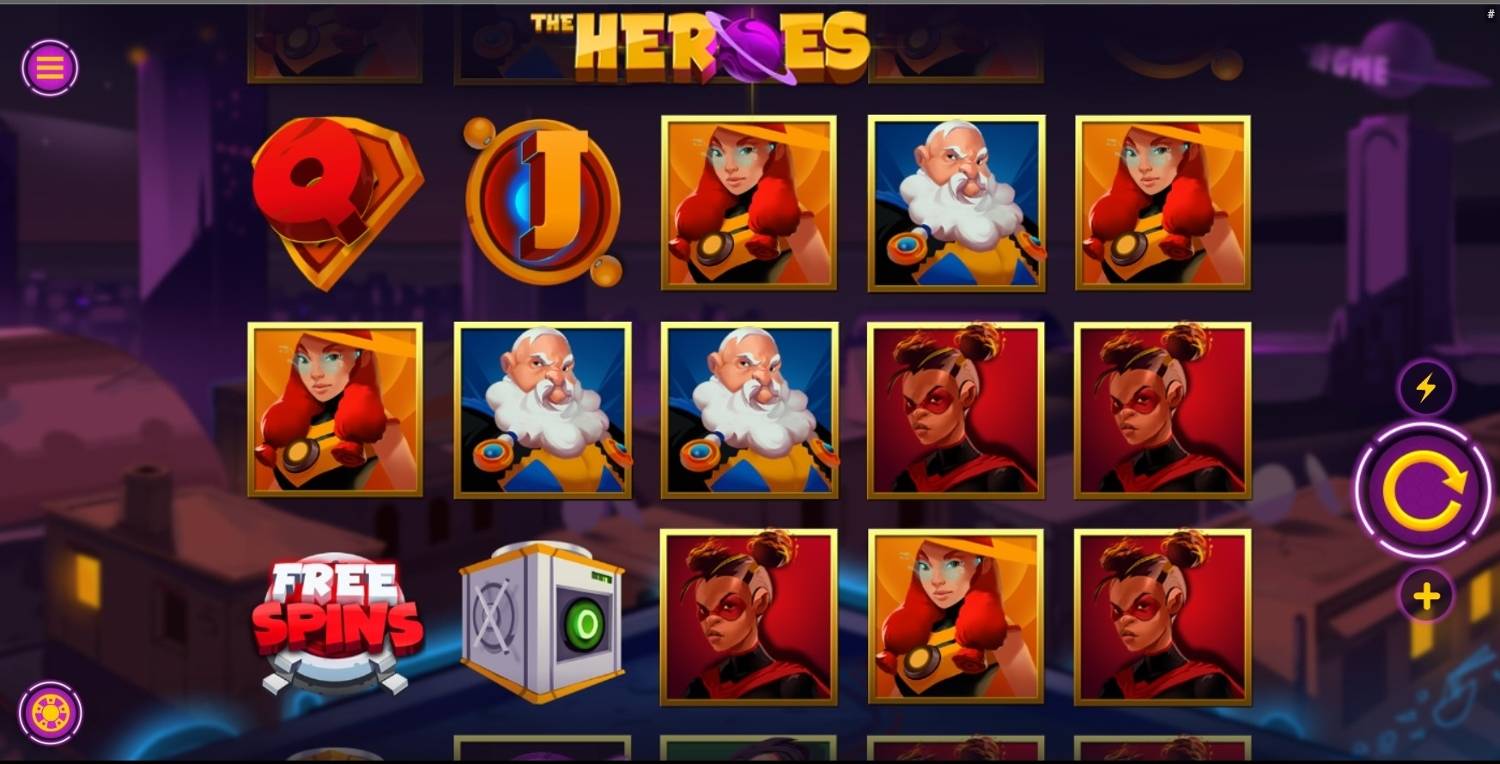Click the red-haired boxer hero on the top row

[749, 201]
